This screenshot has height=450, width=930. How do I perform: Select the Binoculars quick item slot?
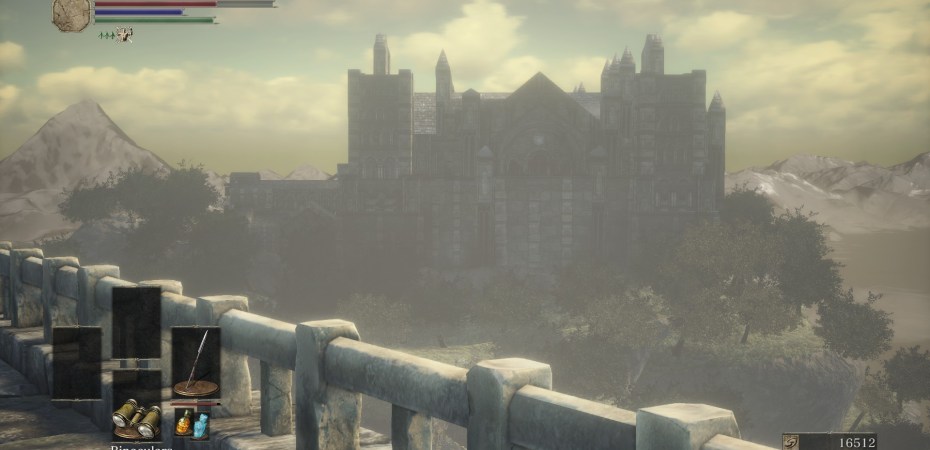click(135, 419)
